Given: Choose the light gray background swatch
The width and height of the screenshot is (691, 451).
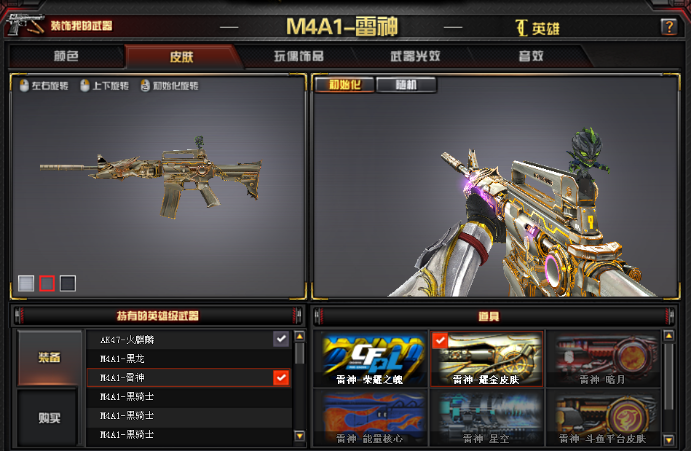Looking at the screenshot, I should coord(26,284).
